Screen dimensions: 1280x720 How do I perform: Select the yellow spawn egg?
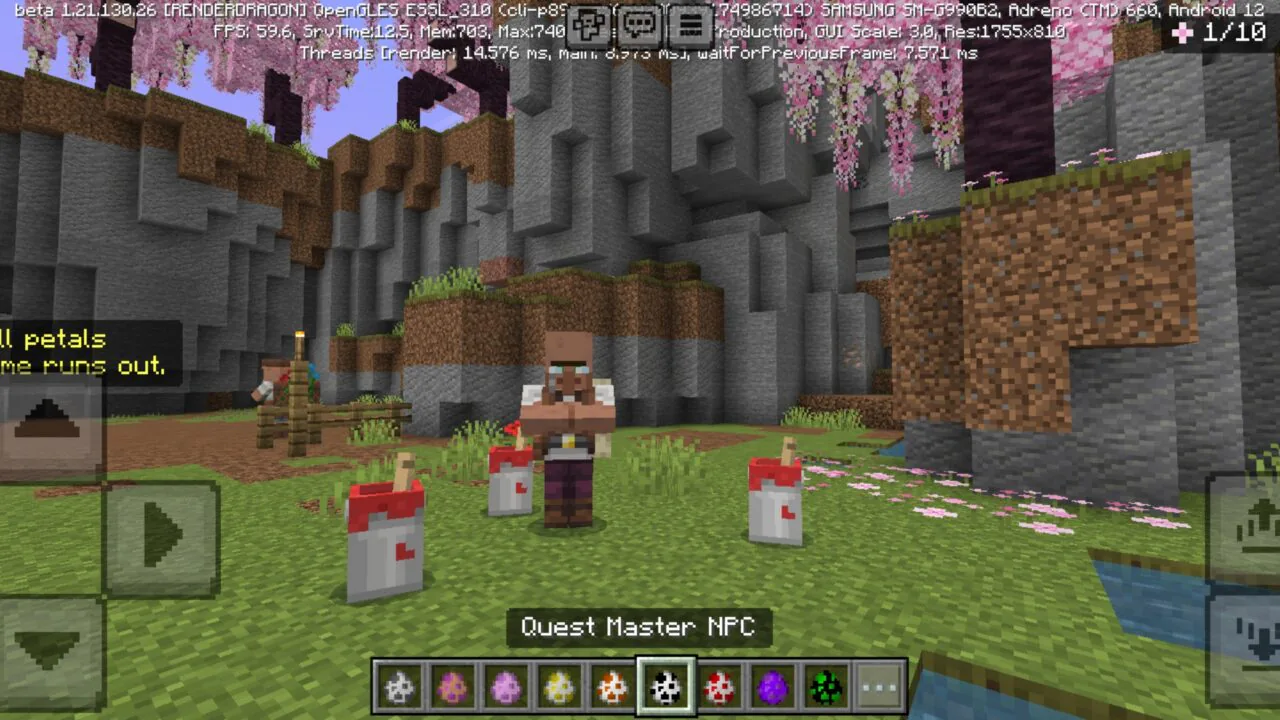(558, 686)
